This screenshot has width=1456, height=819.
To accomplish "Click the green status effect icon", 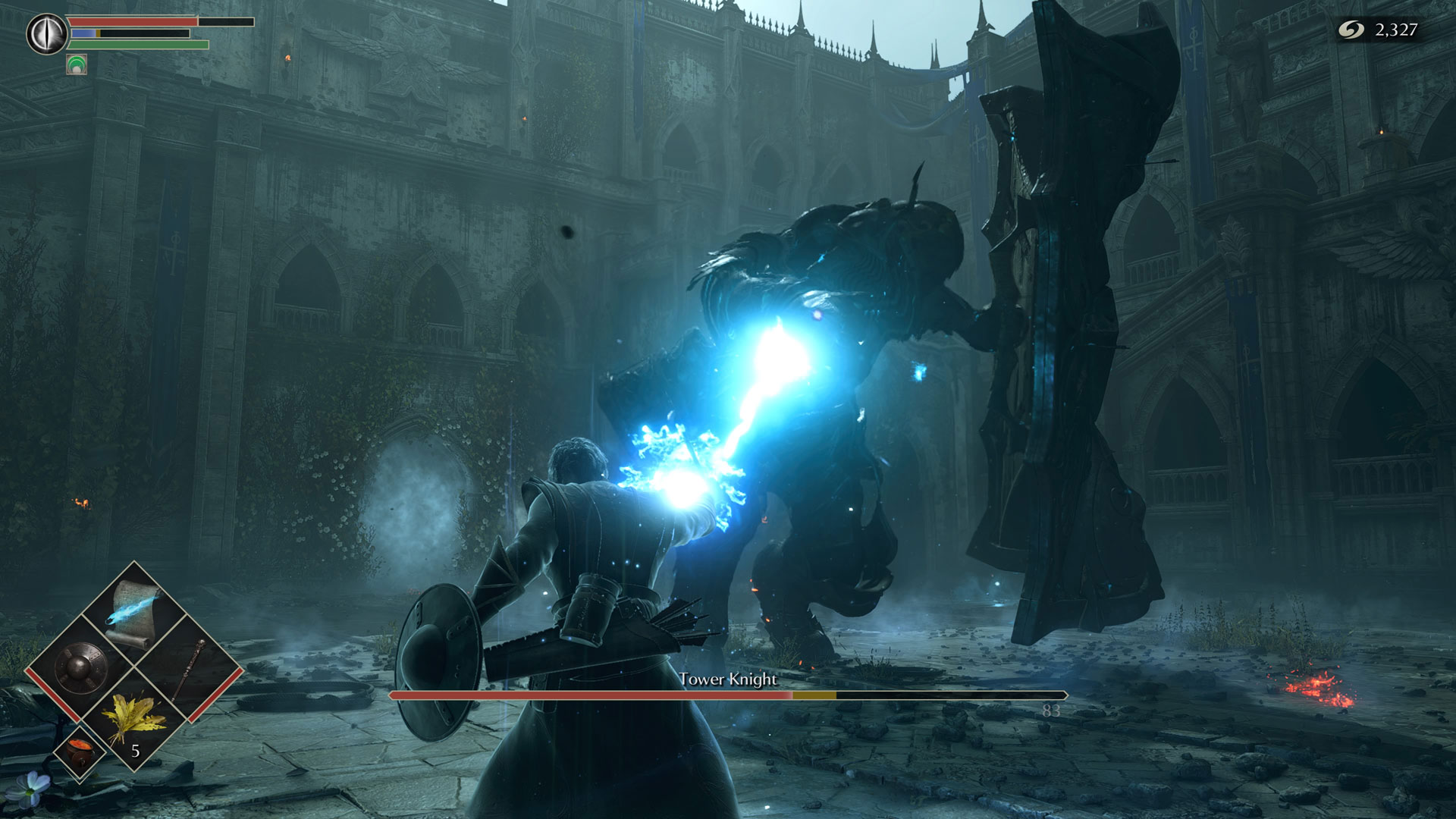I will click(77, 65).
